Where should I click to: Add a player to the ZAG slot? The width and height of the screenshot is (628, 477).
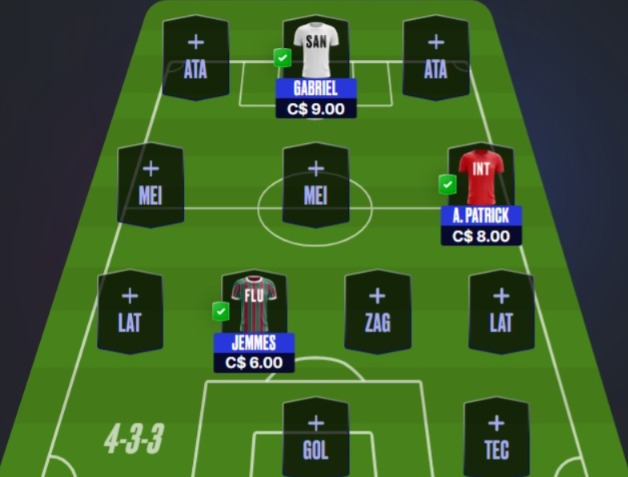pyautogui.click(x=377, y=311)
